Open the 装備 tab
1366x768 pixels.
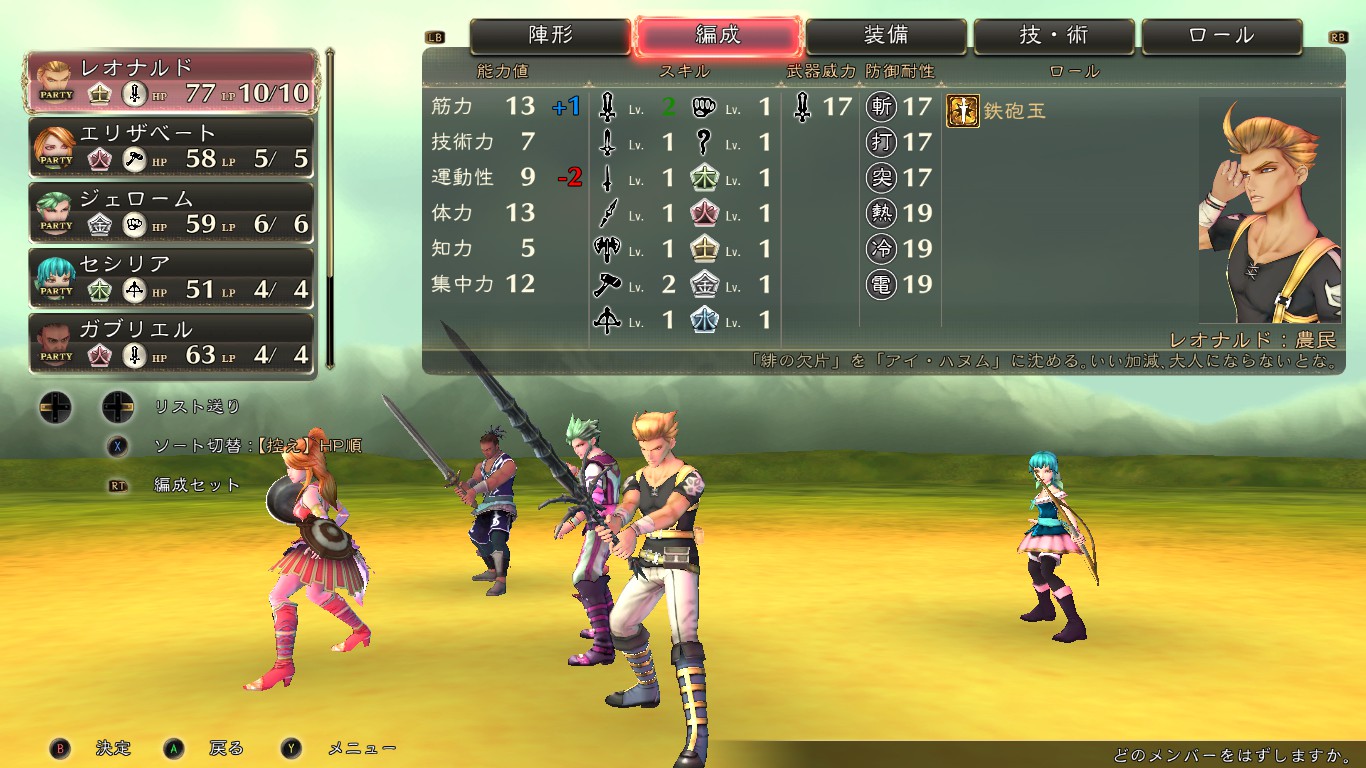pyautogui.click(x=886, y=36)
